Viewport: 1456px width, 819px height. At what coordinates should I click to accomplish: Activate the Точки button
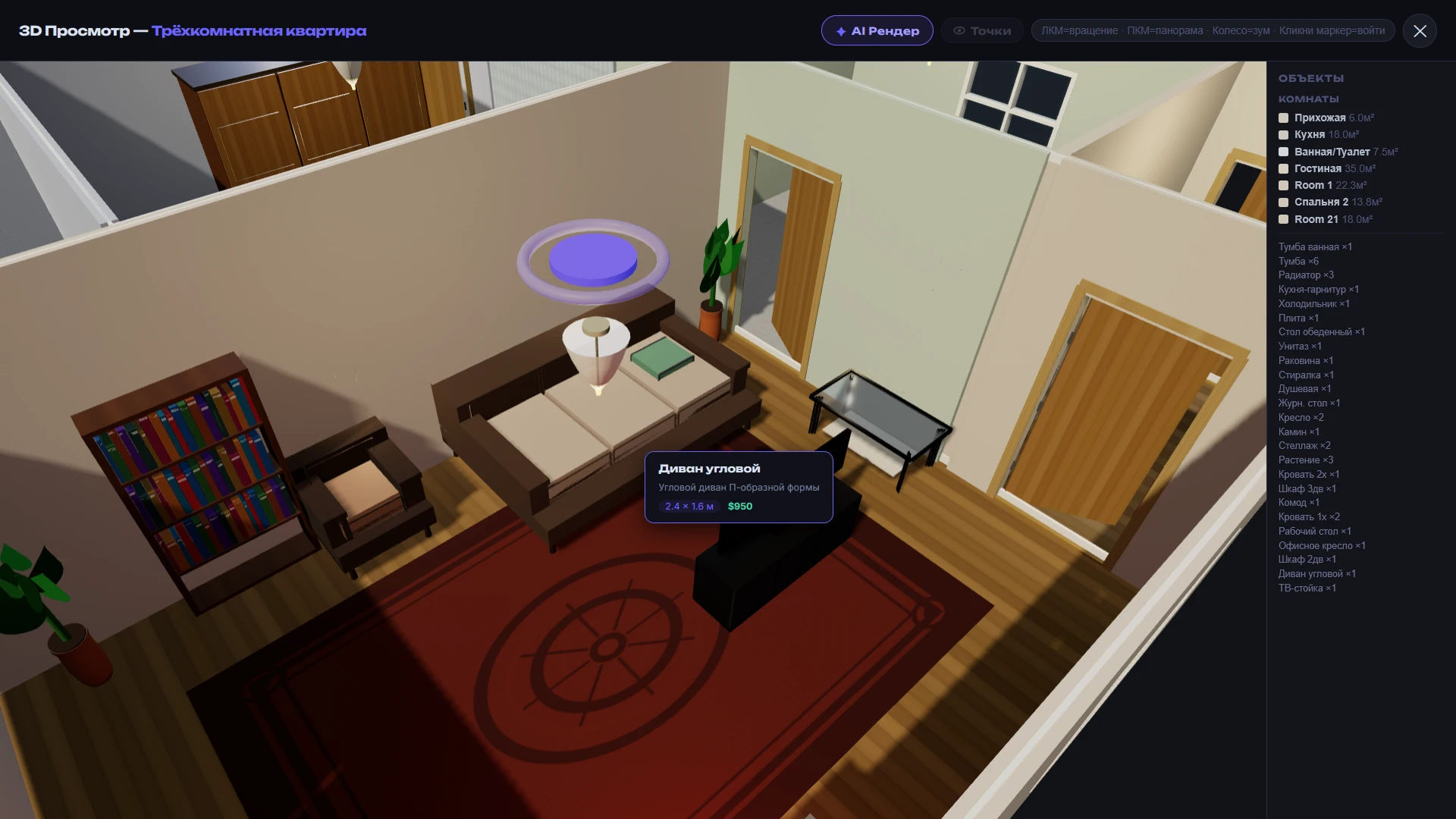(982, 30)
